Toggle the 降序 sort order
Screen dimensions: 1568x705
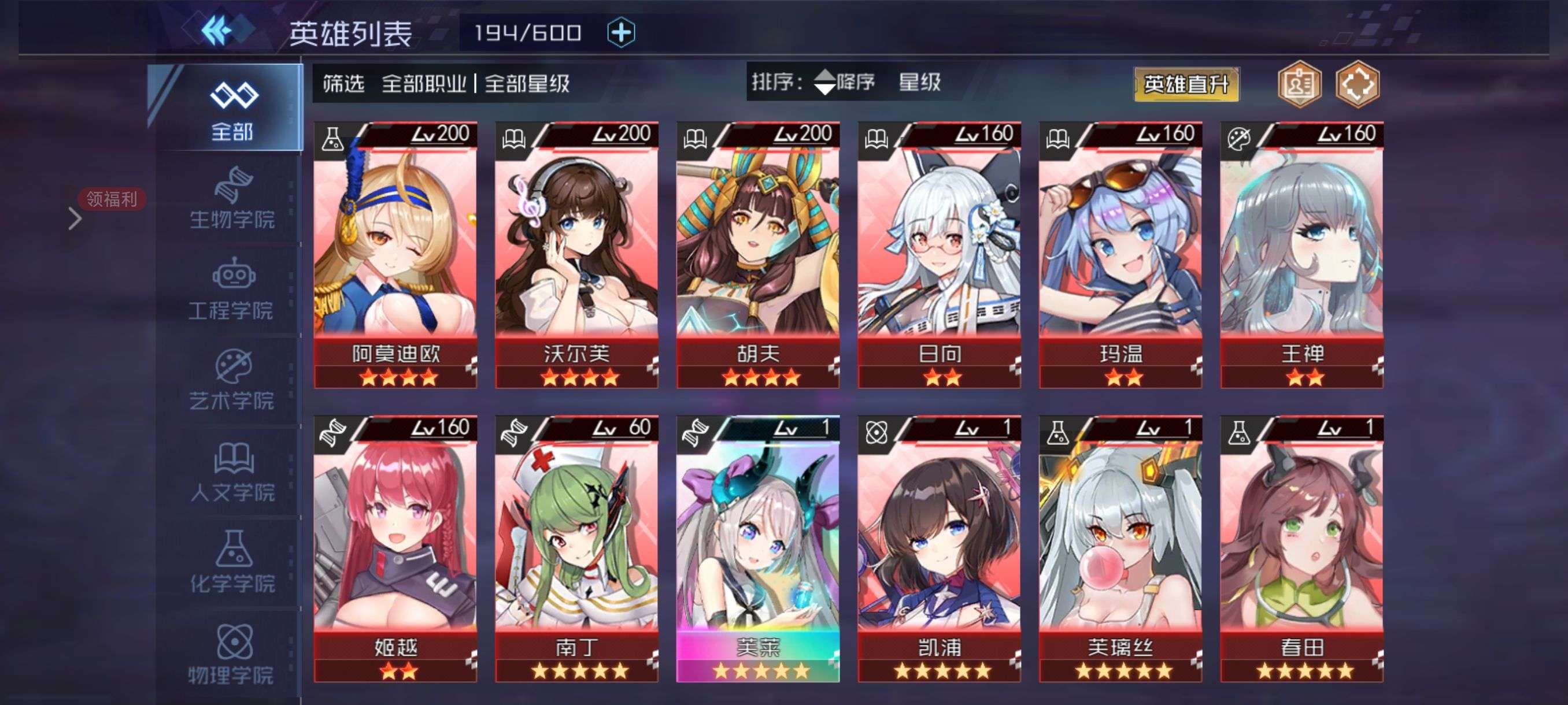click(844, 81)
